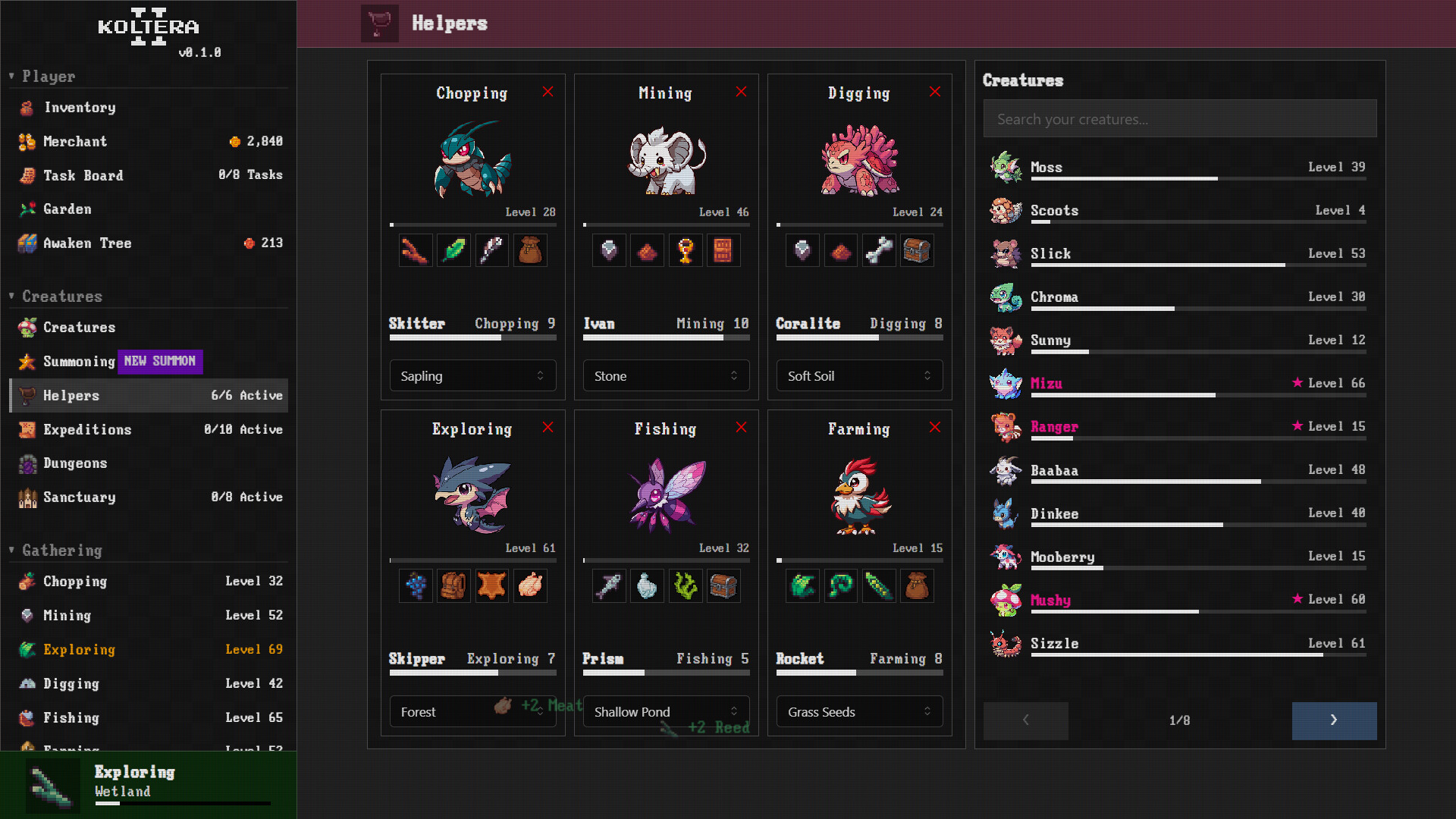Collapse the Player section header

[x=11, y=76]
